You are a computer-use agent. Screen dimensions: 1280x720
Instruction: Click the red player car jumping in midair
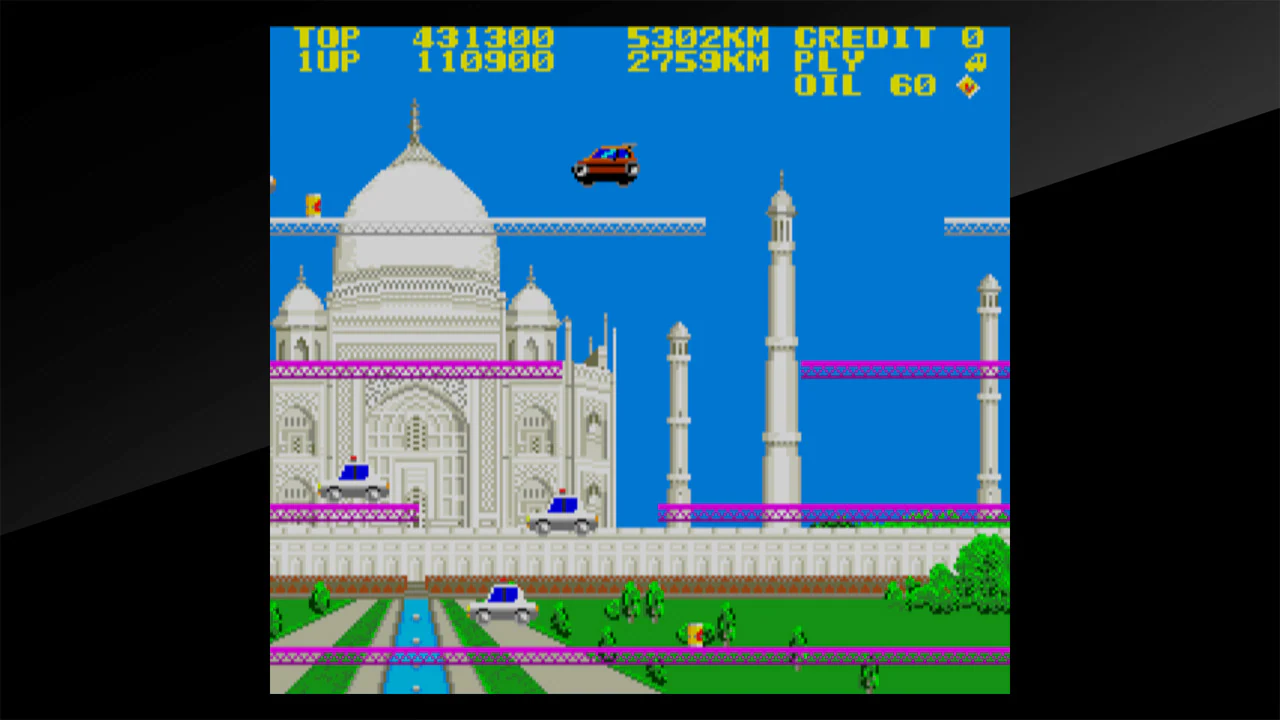pyautogui.click(x=603, y=163)
